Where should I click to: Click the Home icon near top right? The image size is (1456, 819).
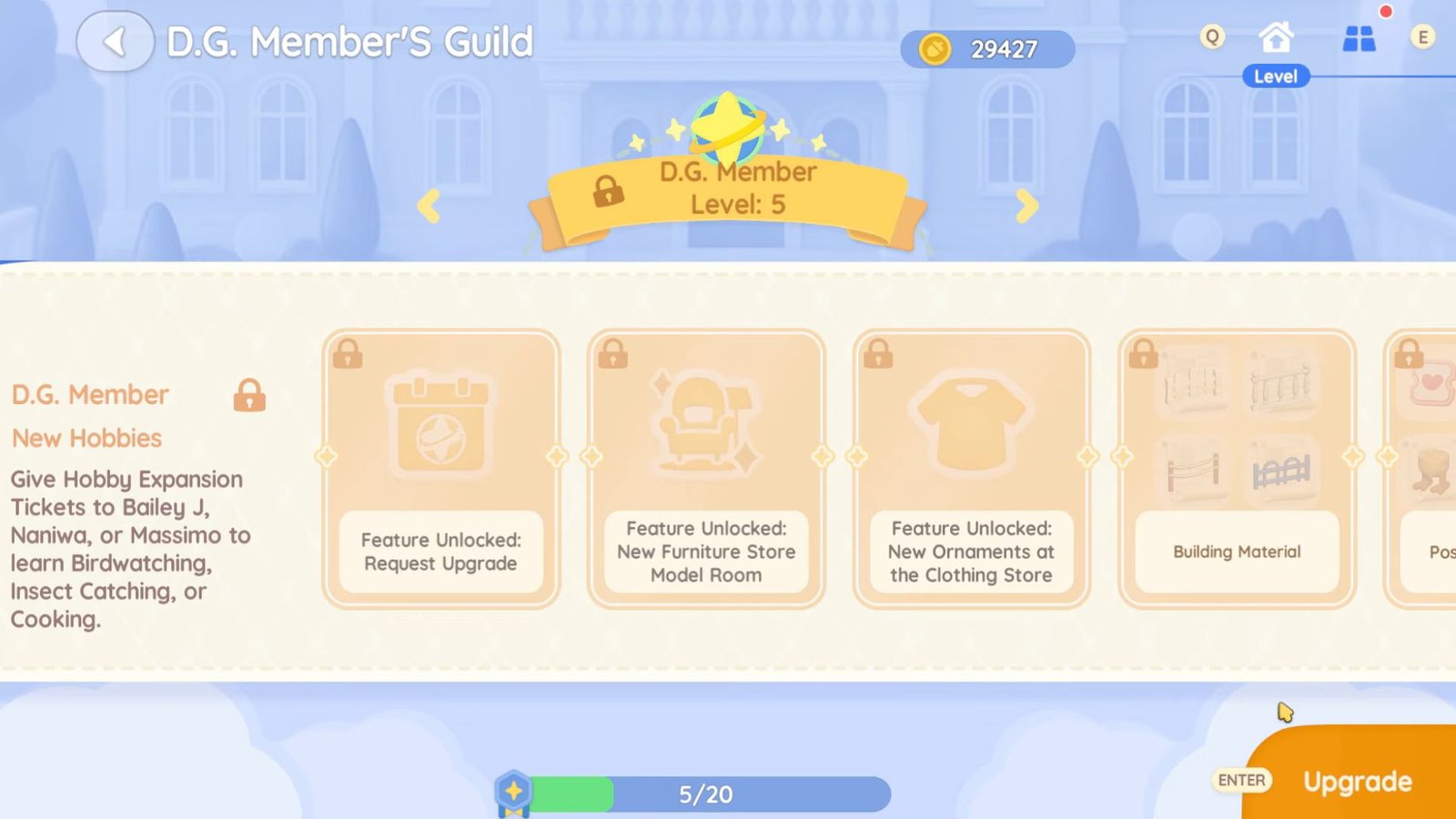(1278, 38)
